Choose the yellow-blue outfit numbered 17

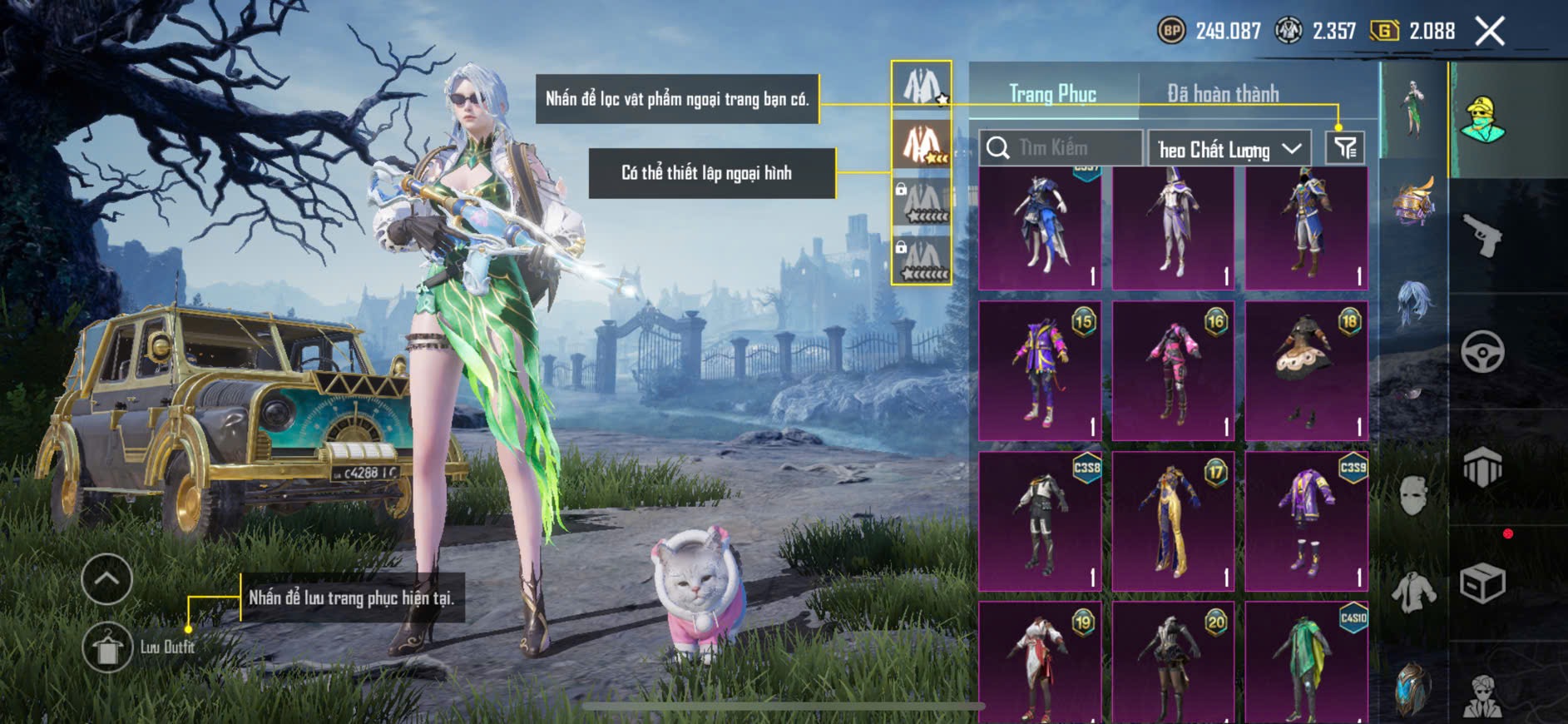pos(1173,522)
